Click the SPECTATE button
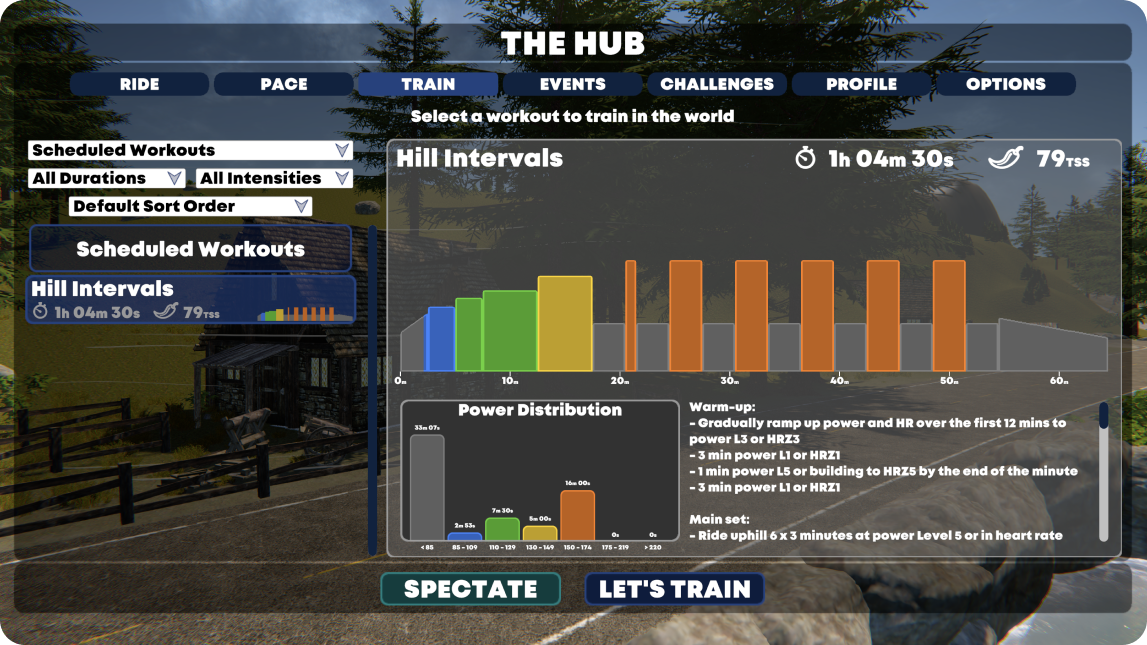 pyautogui.click(x=471, y=589)
